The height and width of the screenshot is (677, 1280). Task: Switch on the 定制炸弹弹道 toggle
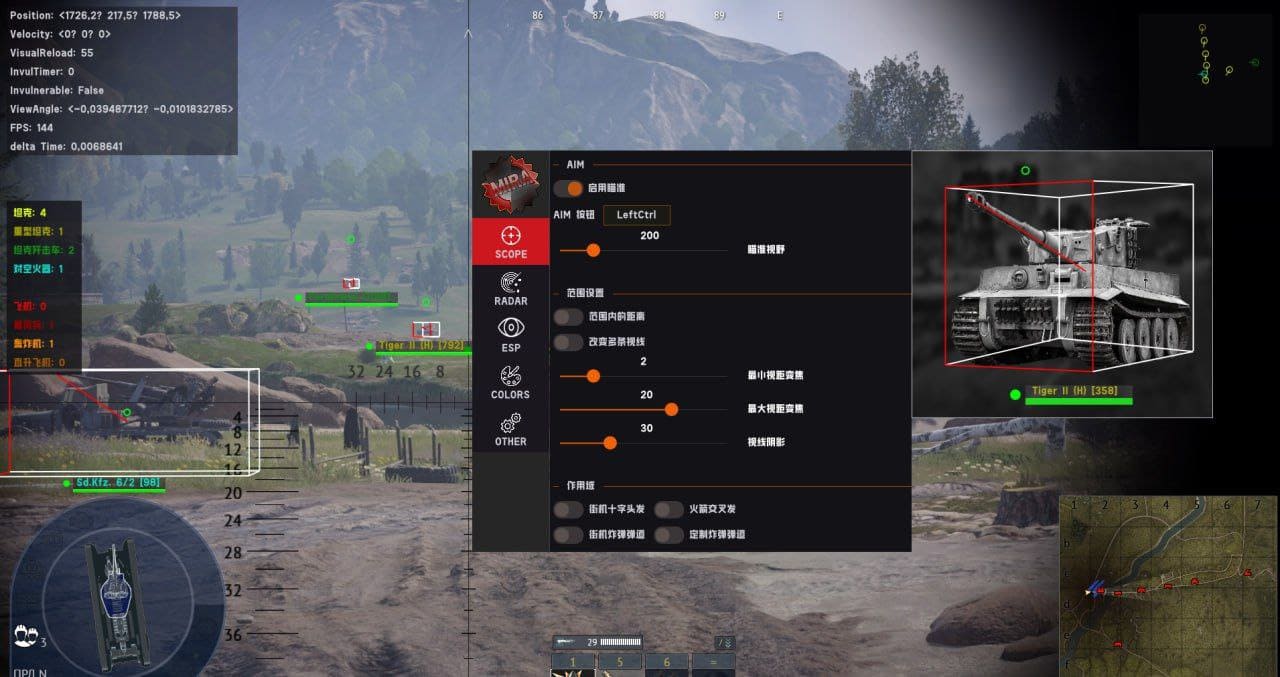pos(669,535)
